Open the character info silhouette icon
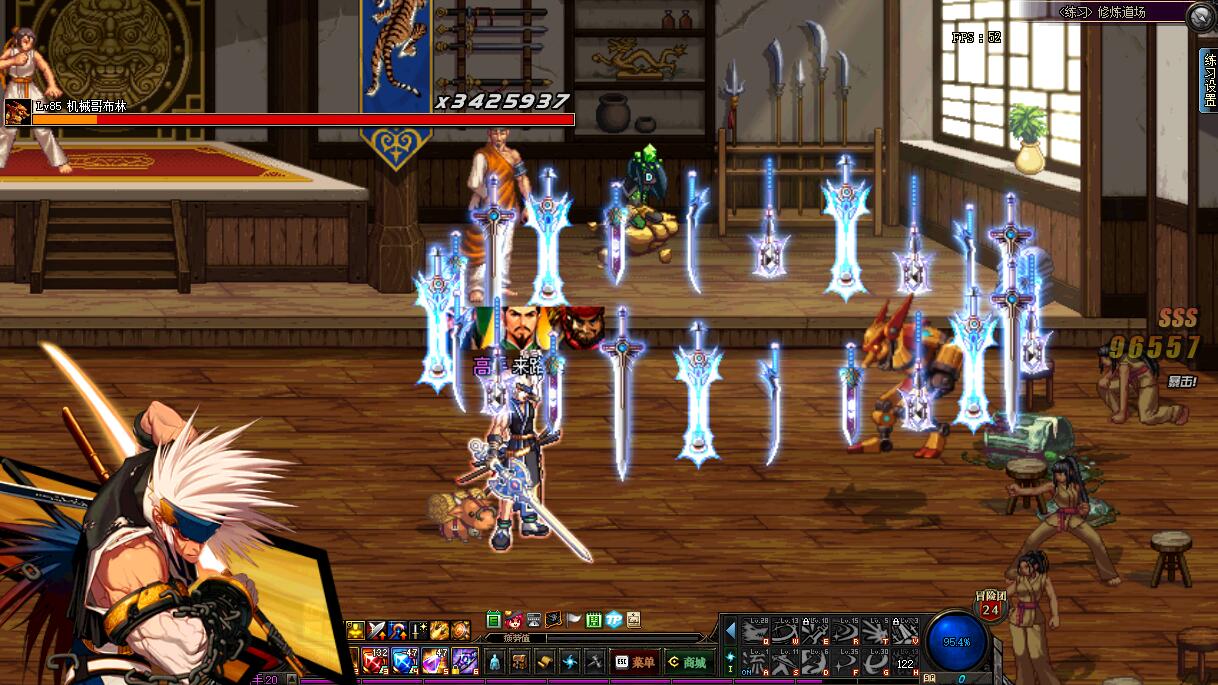Screen dimensions: 1218x685 click(x=493, y=662)
